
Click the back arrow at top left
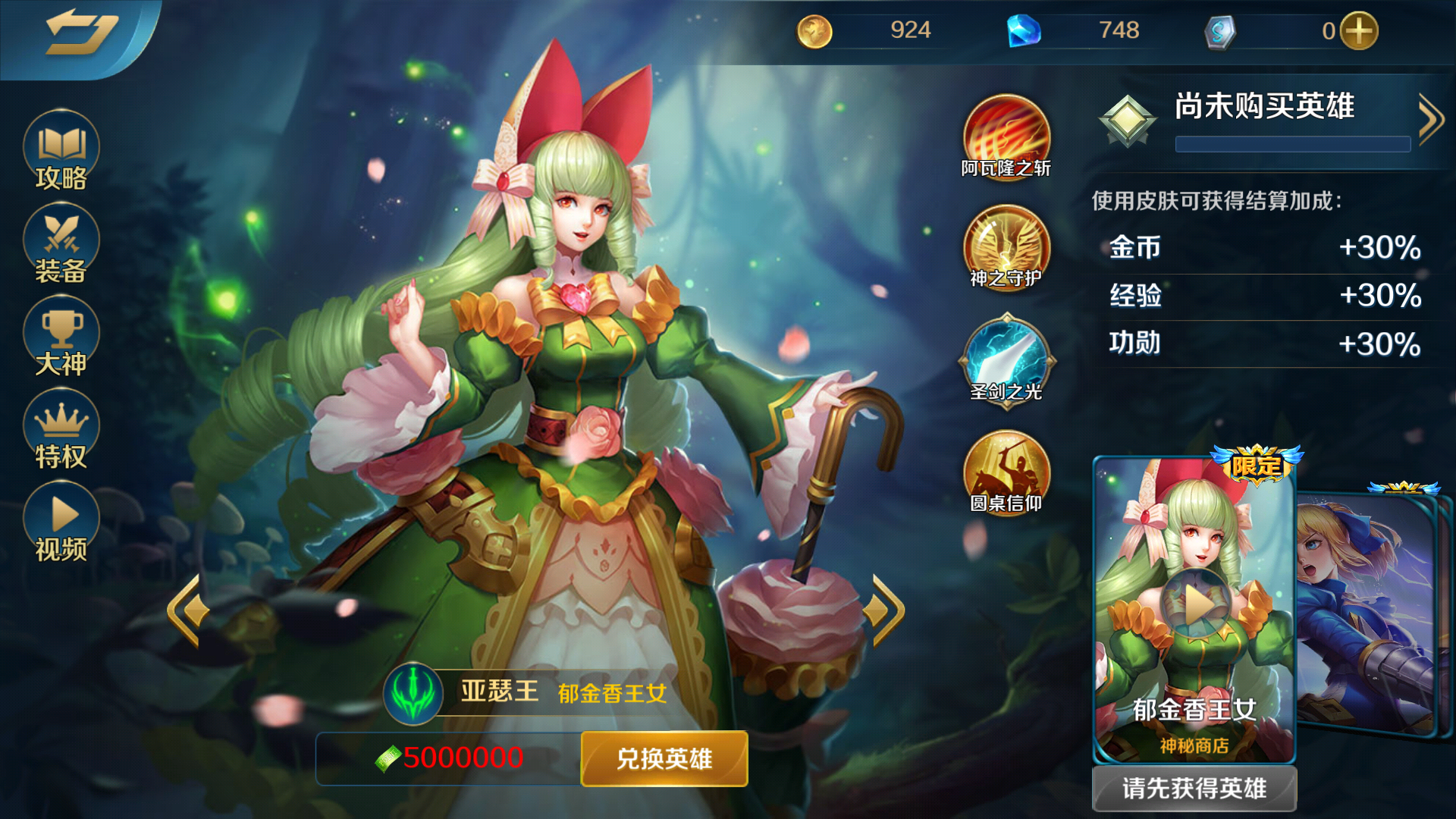(83, 32)
